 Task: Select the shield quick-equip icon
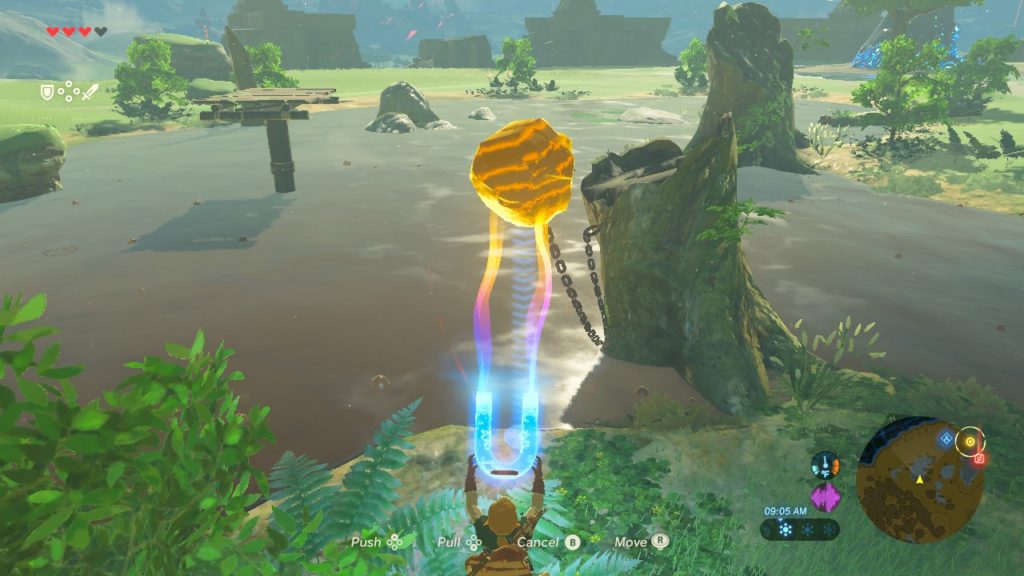tap(46, 92)
